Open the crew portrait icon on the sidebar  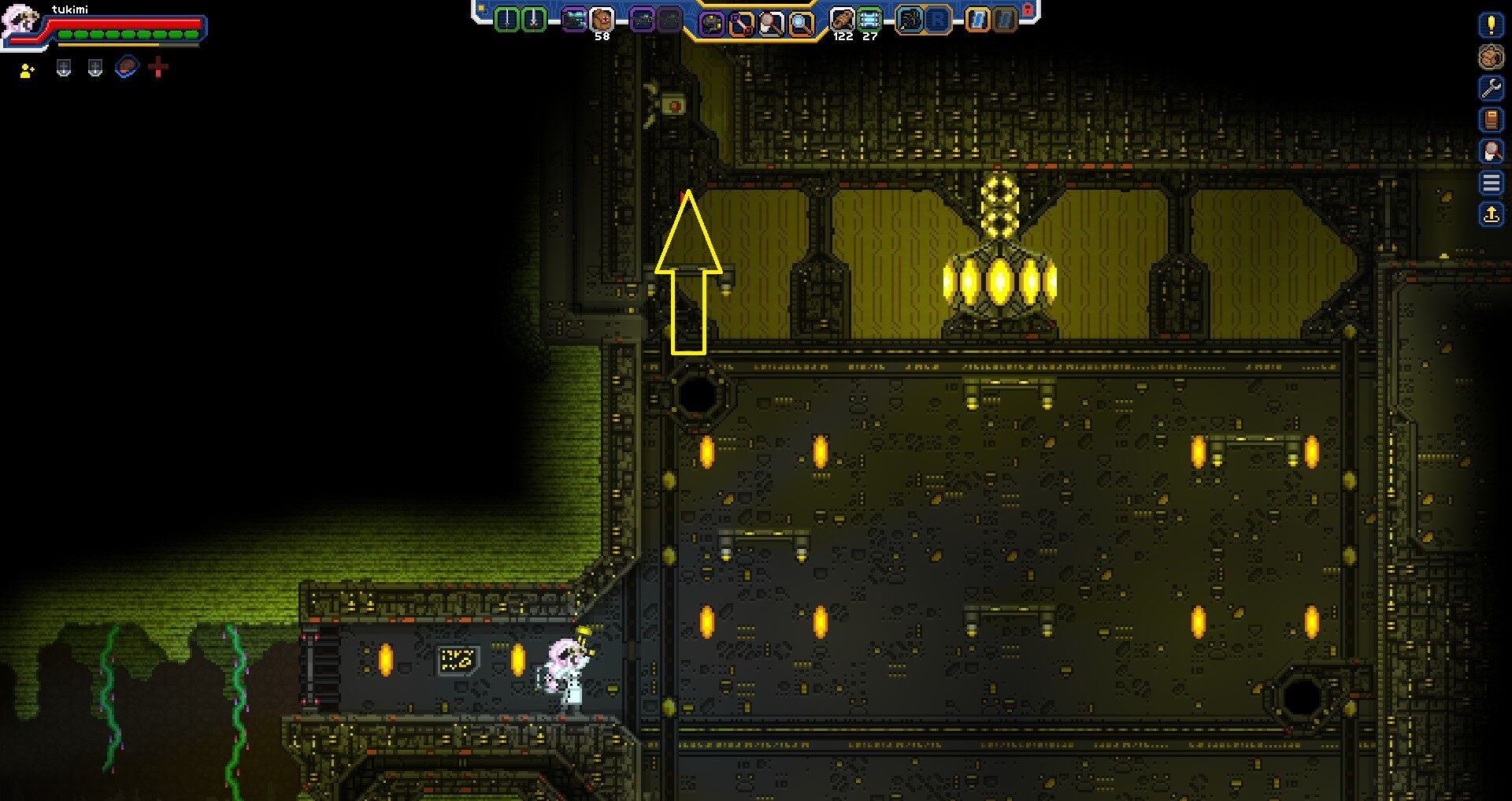point(1491,57)
